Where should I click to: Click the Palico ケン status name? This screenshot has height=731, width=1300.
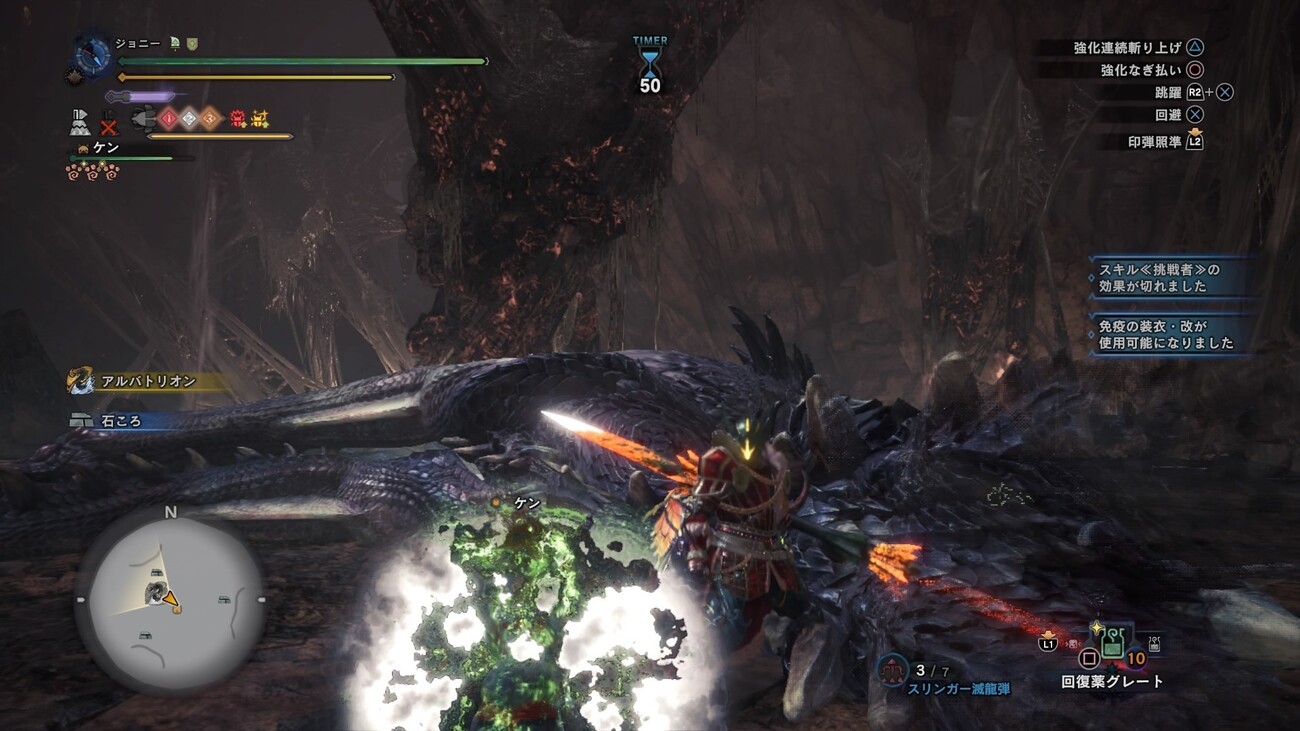(105, 148)
